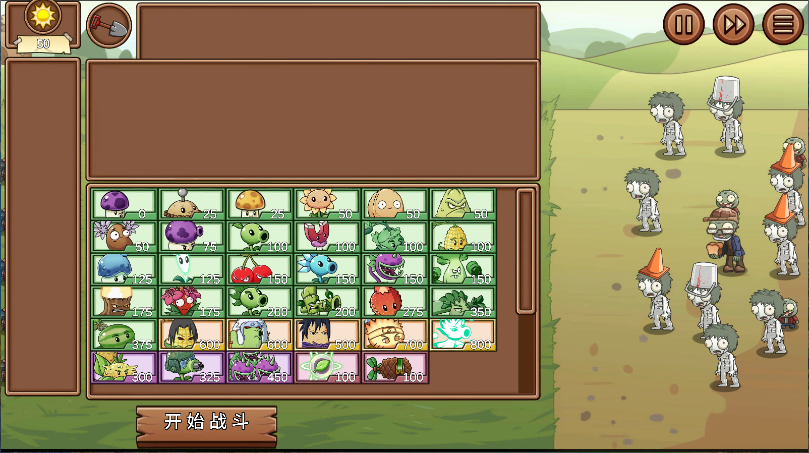Pick the purple Puff-shroom card costing 0
The image size is (809, 453).
pos(124,204)
